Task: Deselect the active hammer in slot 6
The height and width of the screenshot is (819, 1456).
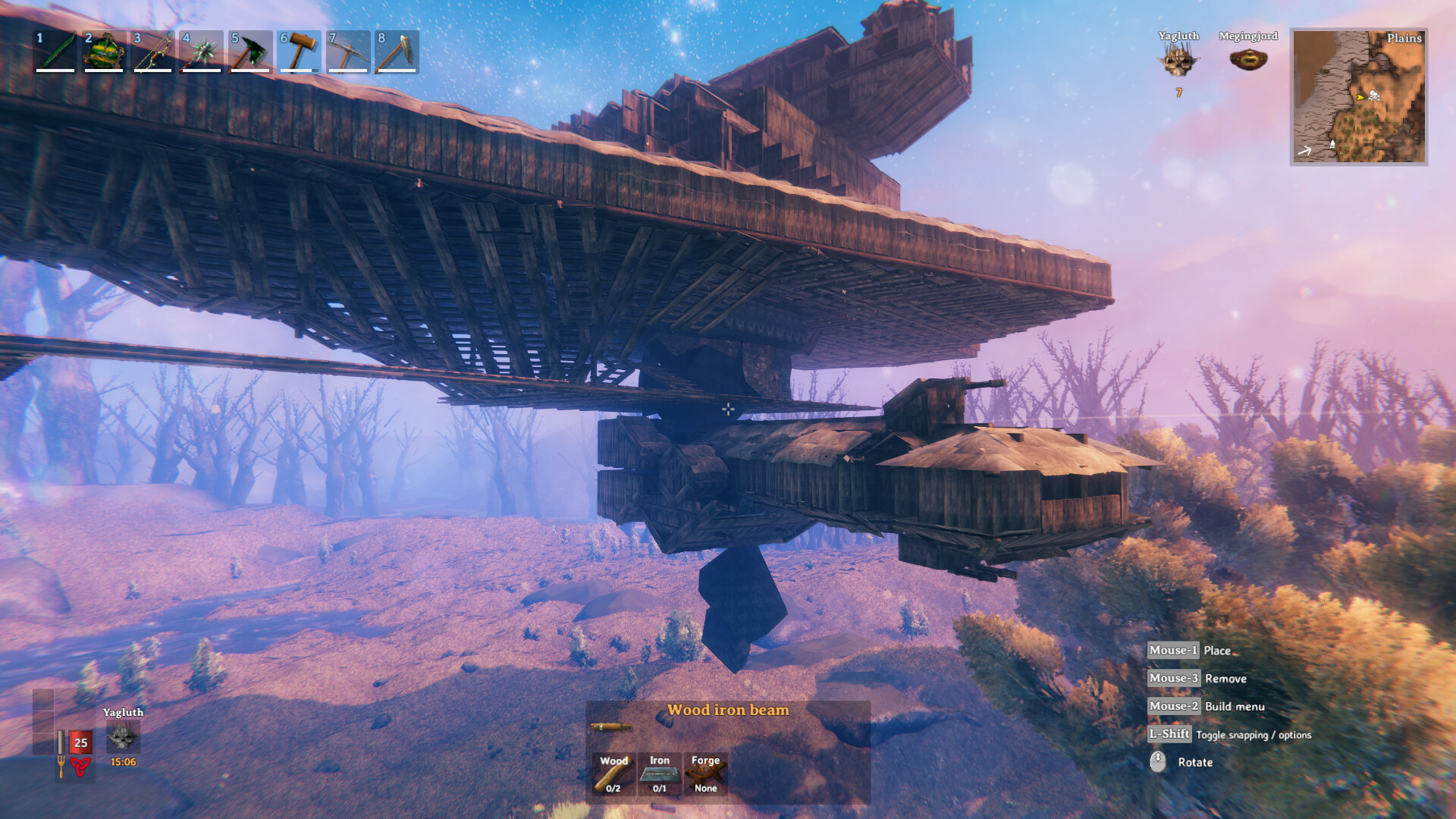Action: coord(297,52)
